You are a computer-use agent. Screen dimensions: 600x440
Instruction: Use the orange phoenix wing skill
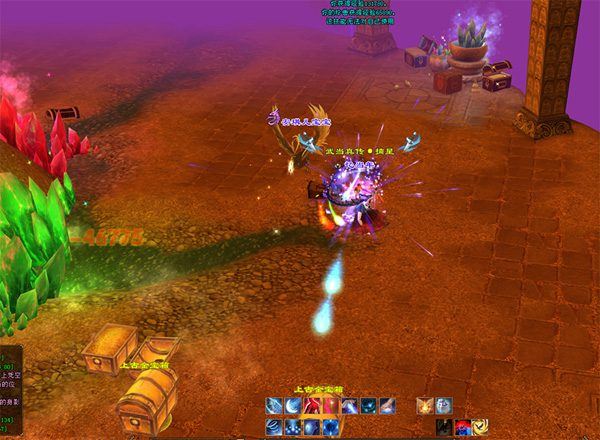tap(426, 406)
